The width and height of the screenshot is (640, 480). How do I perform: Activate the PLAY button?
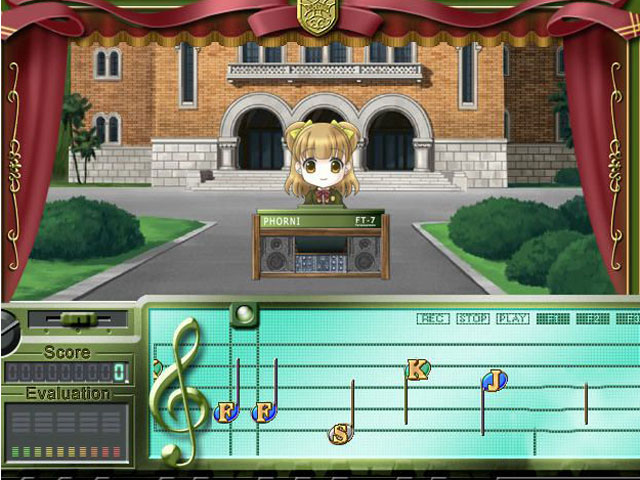(x=512, y=319)
